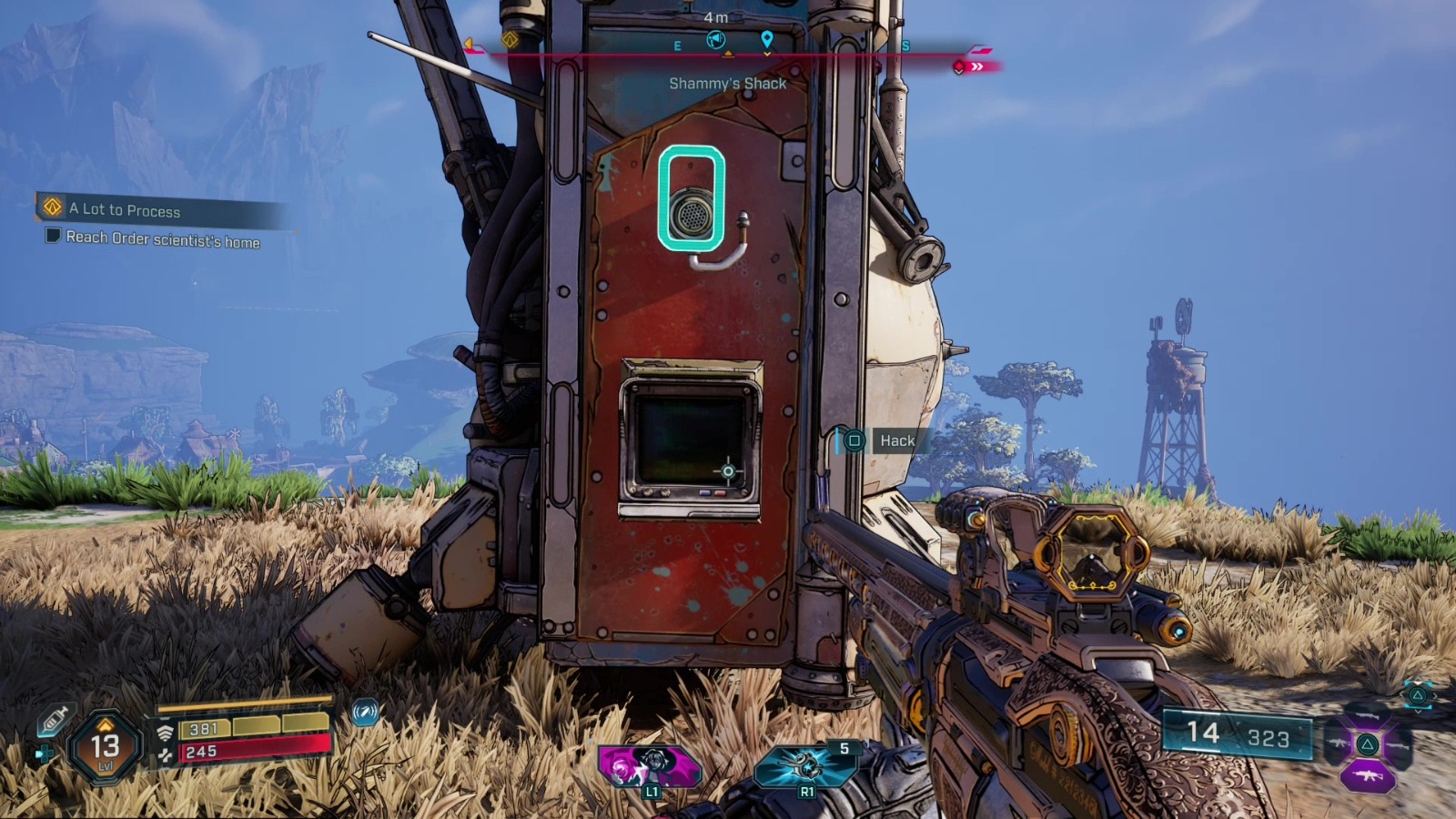Select the assault rifle slot in the weapon wheel

[1367, 774]
